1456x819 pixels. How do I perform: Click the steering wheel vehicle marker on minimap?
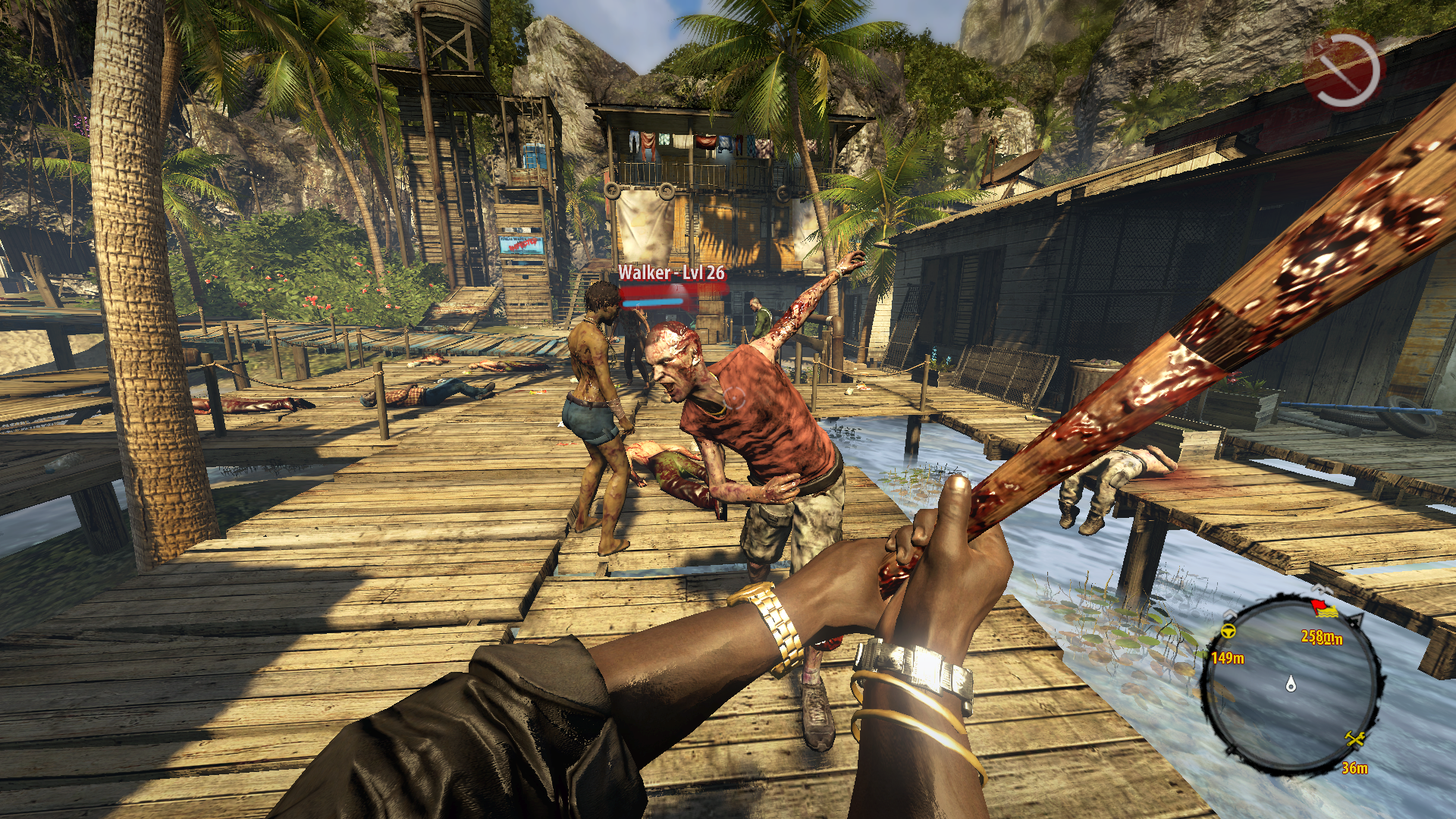1228,630
